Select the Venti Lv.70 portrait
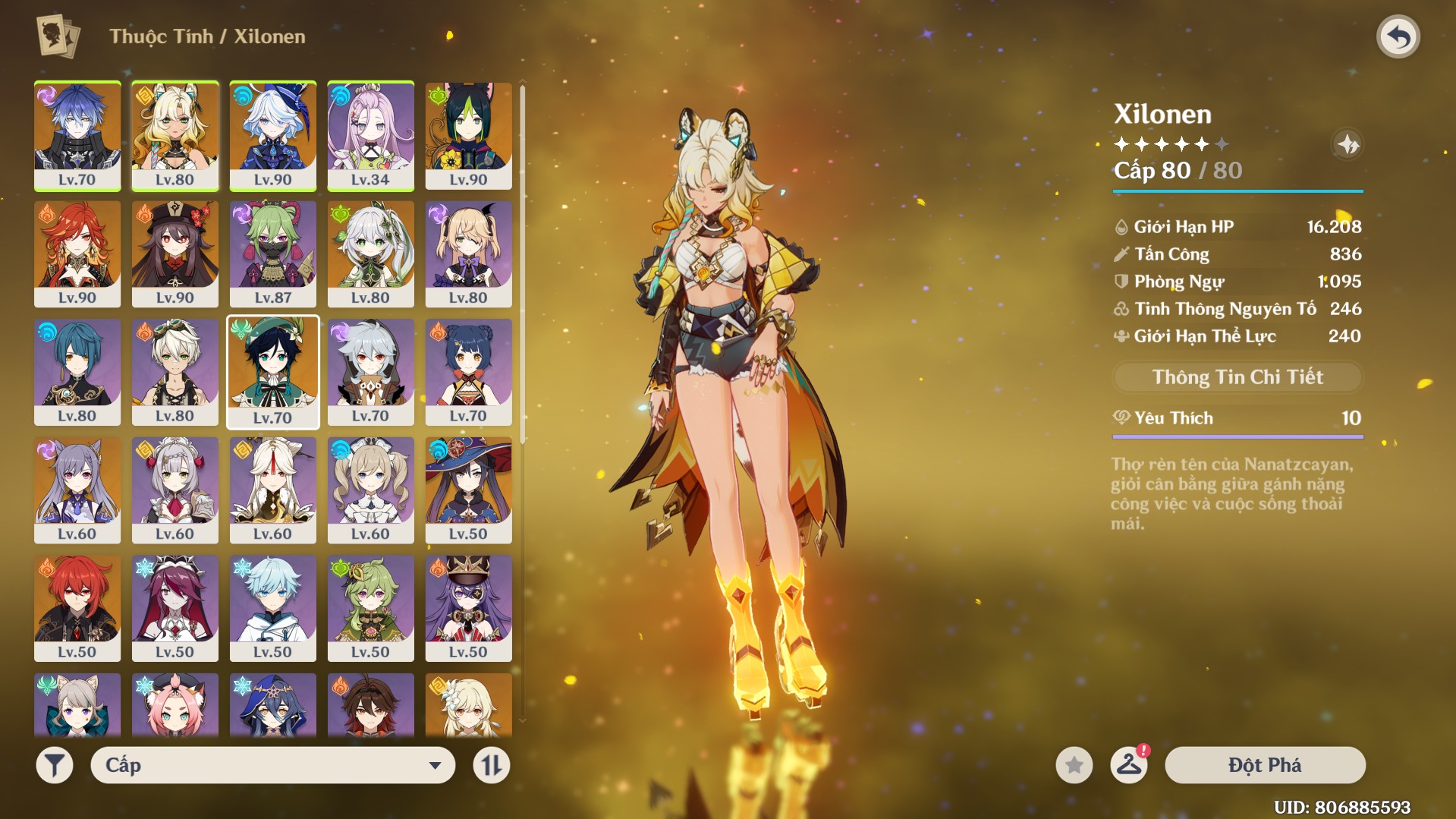The image size is (1456, 819). tap(272, 372)
